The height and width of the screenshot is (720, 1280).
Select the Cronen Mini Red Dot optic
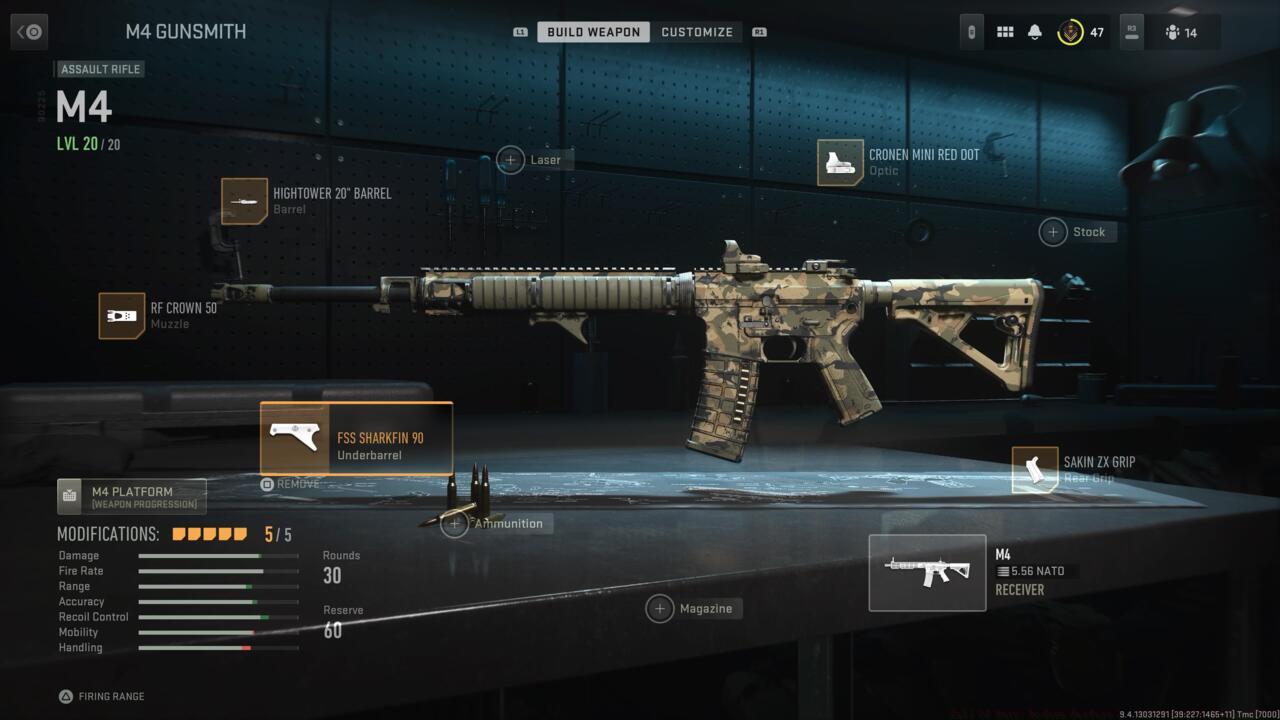point(838,163)
